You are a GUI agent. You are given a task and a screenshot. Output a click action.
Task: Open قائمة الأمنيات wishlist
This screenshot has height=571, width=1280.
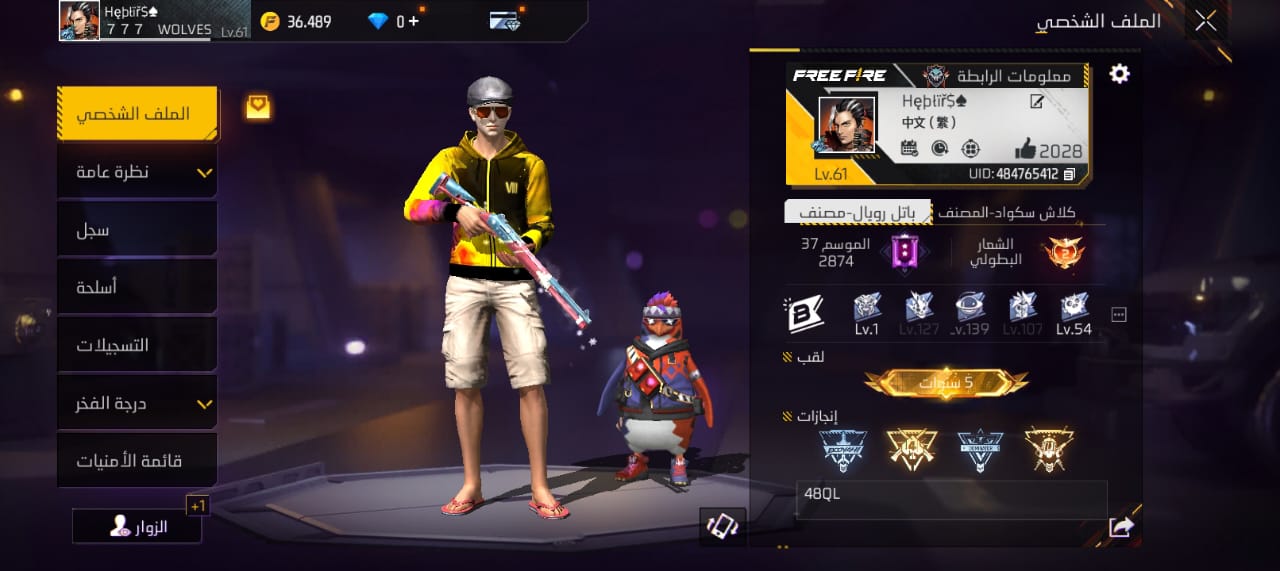tap(137, 461)
